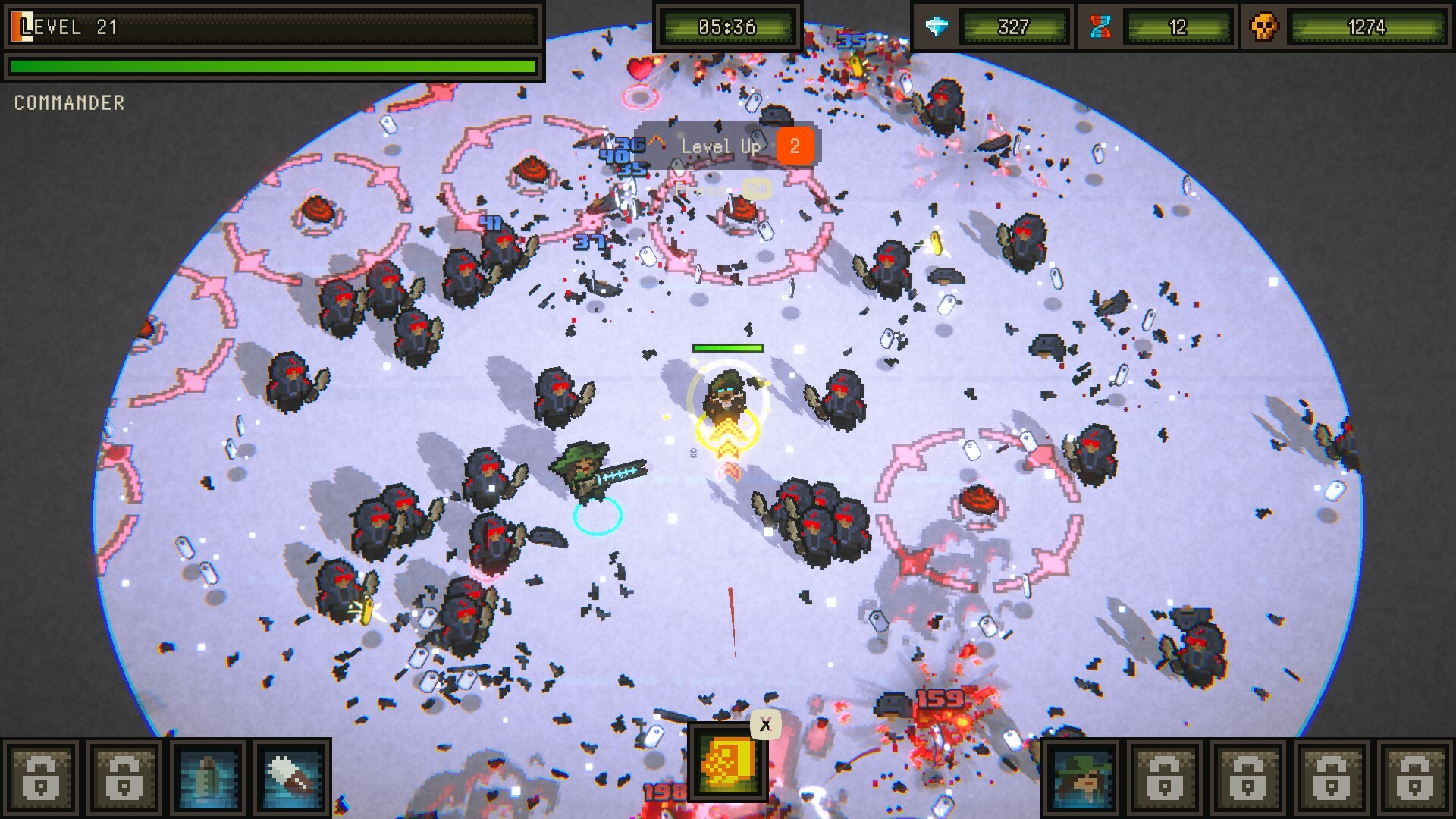Select the grenade bottle weapon slot
The width and height of the screenshot is (1456, 819).
(208, 778)
